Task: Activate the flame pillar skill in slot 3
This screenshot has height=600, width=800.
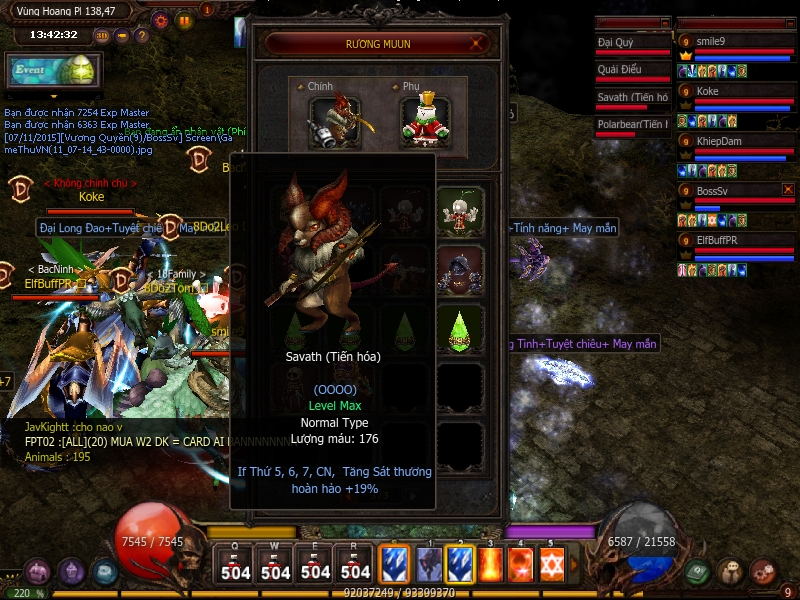Action: 490,565
